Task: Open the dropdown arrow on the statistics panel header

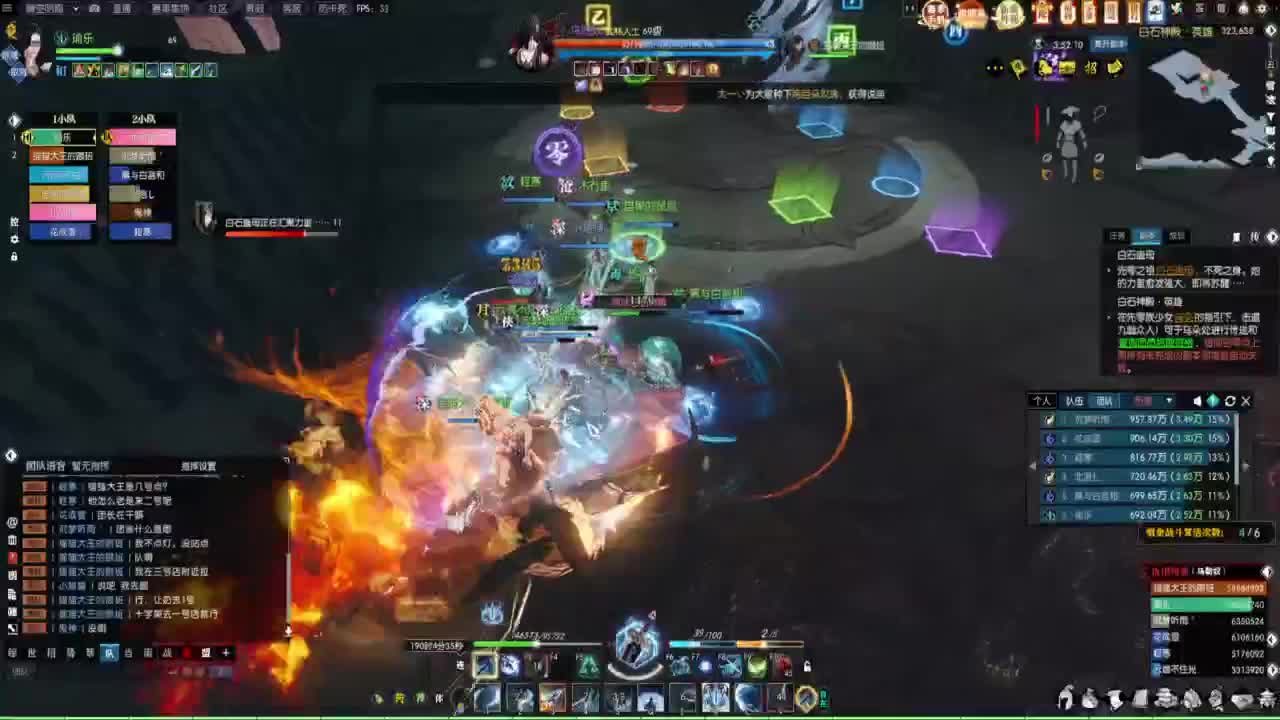Action: [1168, 401]
